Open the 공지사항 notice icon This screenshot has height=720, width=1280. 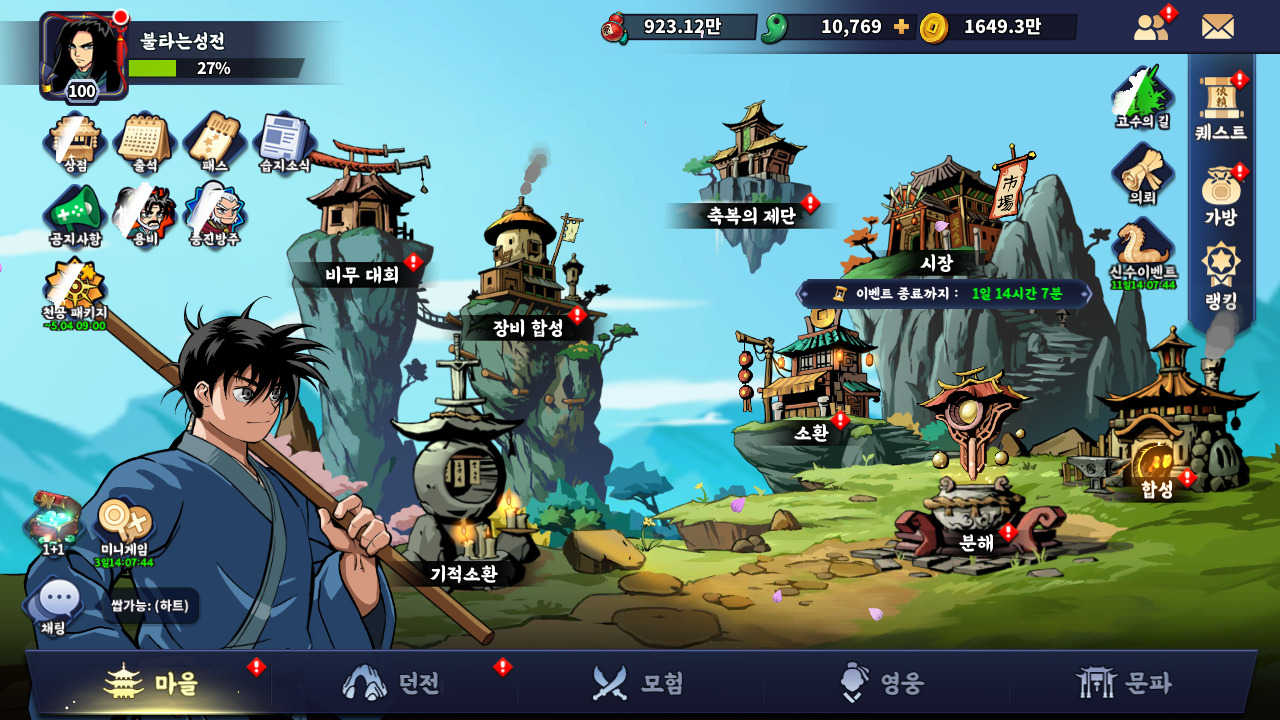click(75, 214)
